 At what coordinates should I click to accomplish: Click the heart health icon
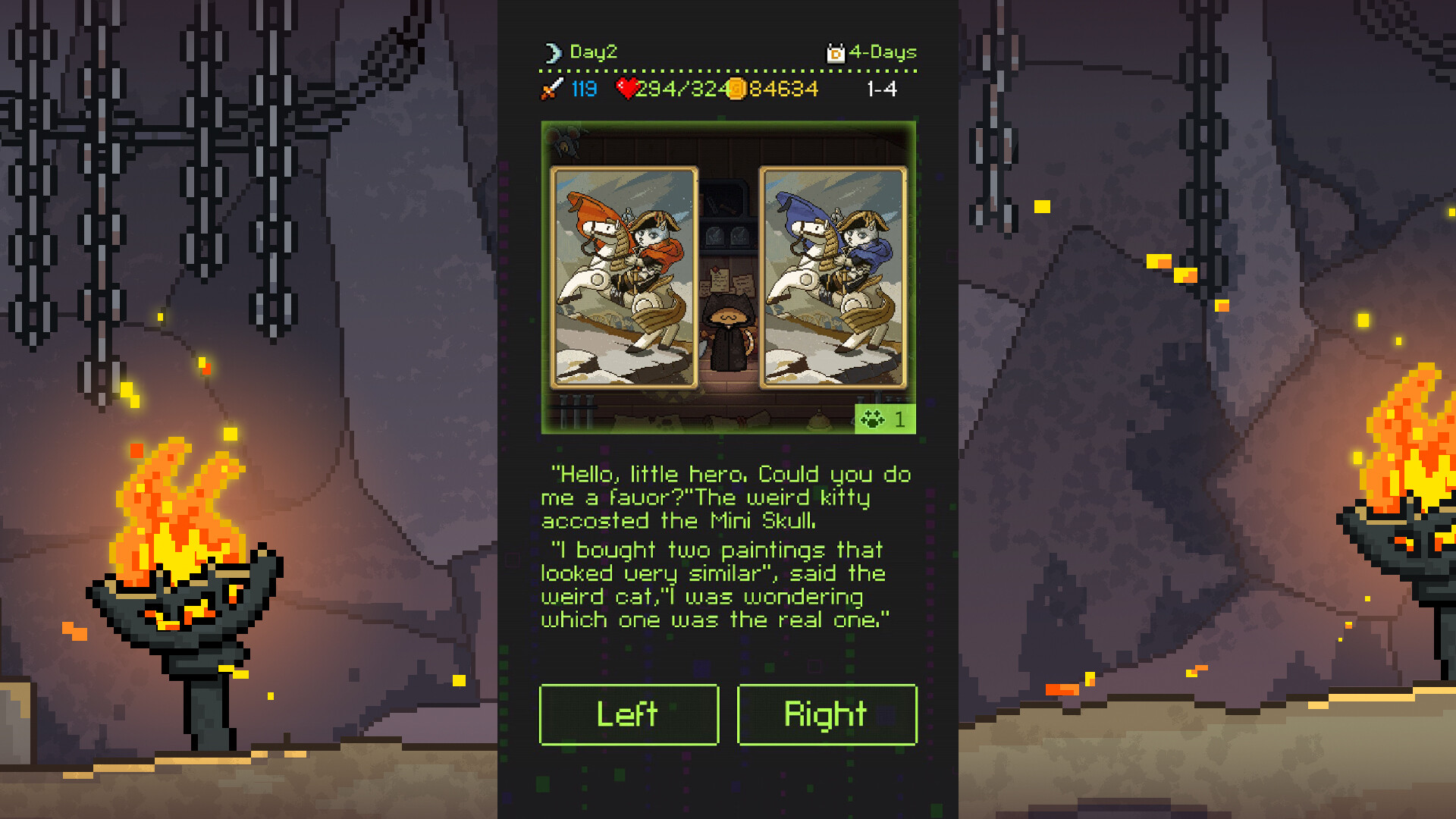[626, 88]
